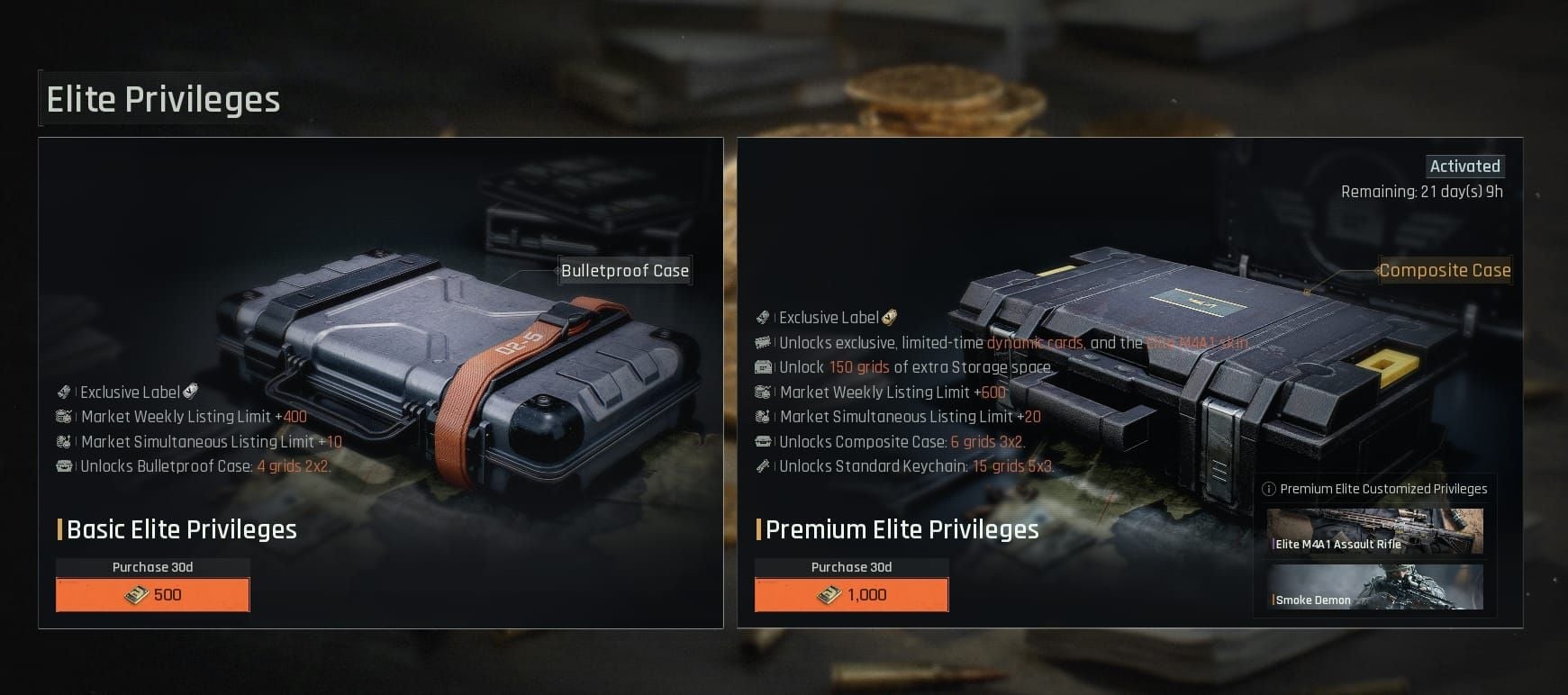1568x695 pixels.
Task: Click the Composite Case unlock icon
Action: tap(763, 442)
